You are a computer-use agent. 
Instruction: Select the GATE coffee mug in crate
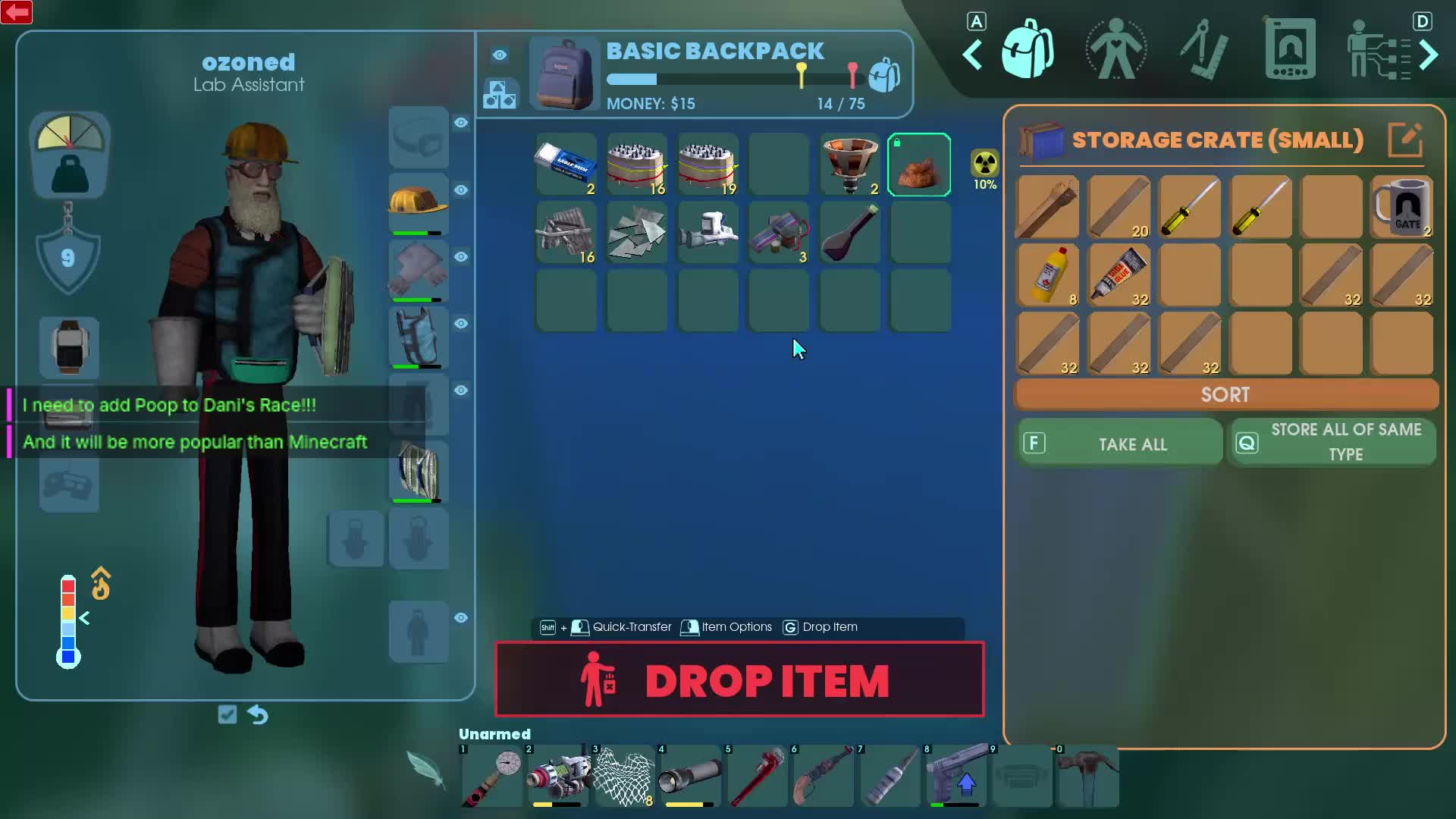click(x=1402, y=206)
